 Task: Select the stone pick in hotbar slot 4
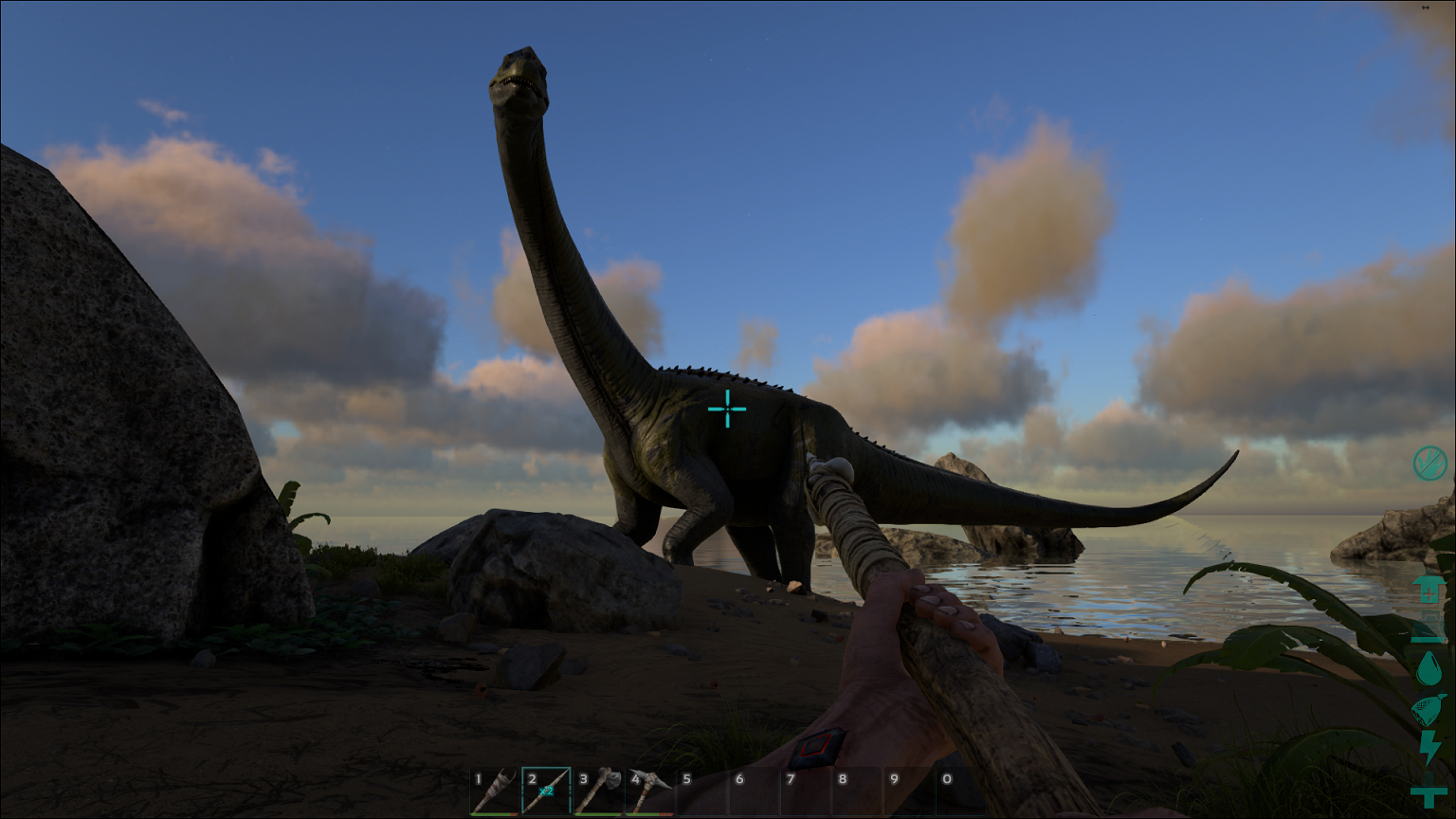[x=652, y=787]
